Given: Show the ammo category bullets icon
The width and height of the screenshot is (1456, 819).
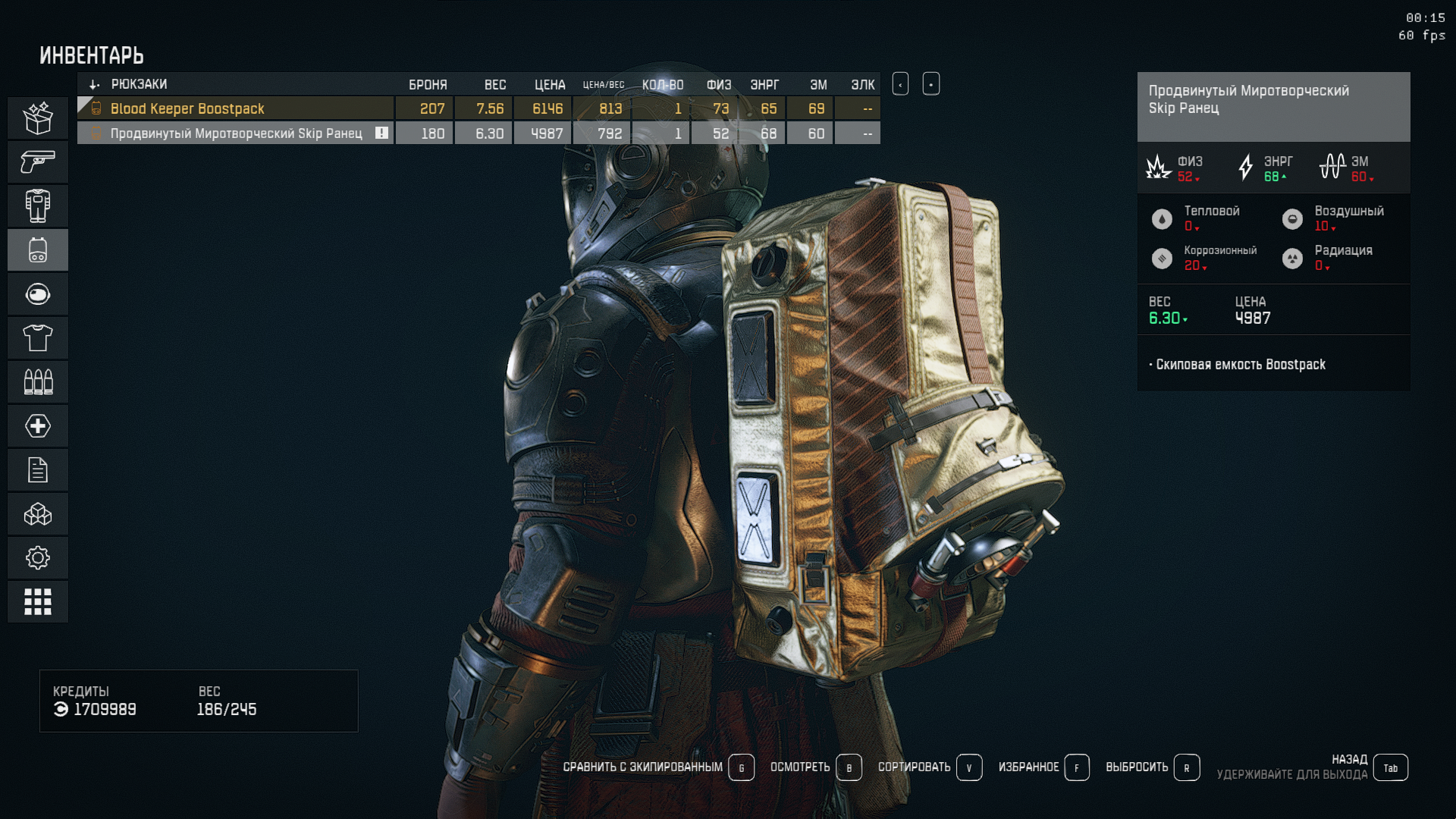Looking at the screenshot, I should [x=38, y=381].
